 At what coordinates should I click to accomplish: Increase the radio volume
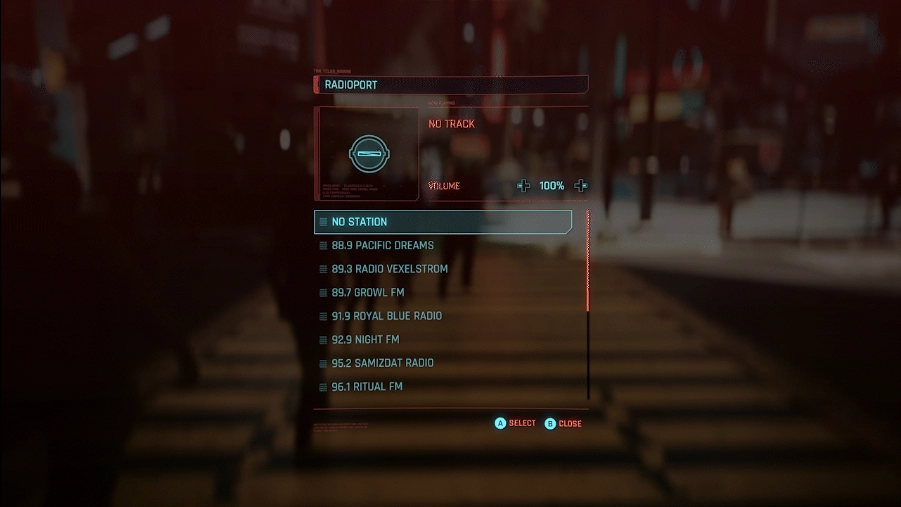pyautogui.click(x=581, y=186)
